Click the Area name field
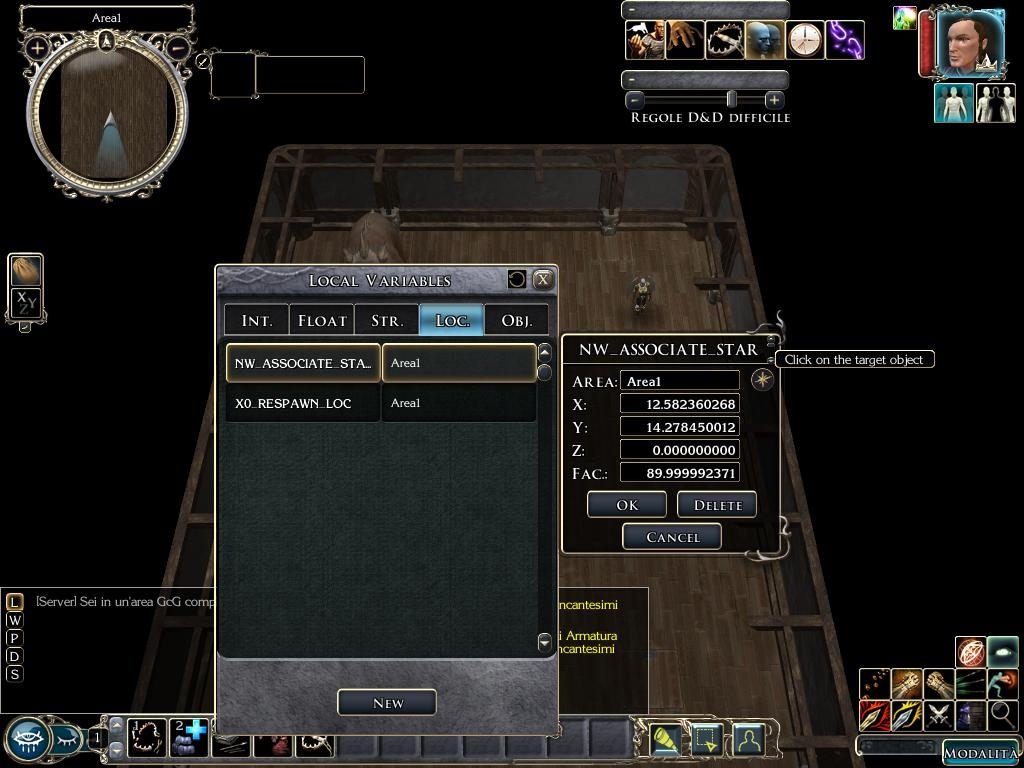Image resolution: width=1024 pixels, height=768 pixels. [x=680, y=381]
